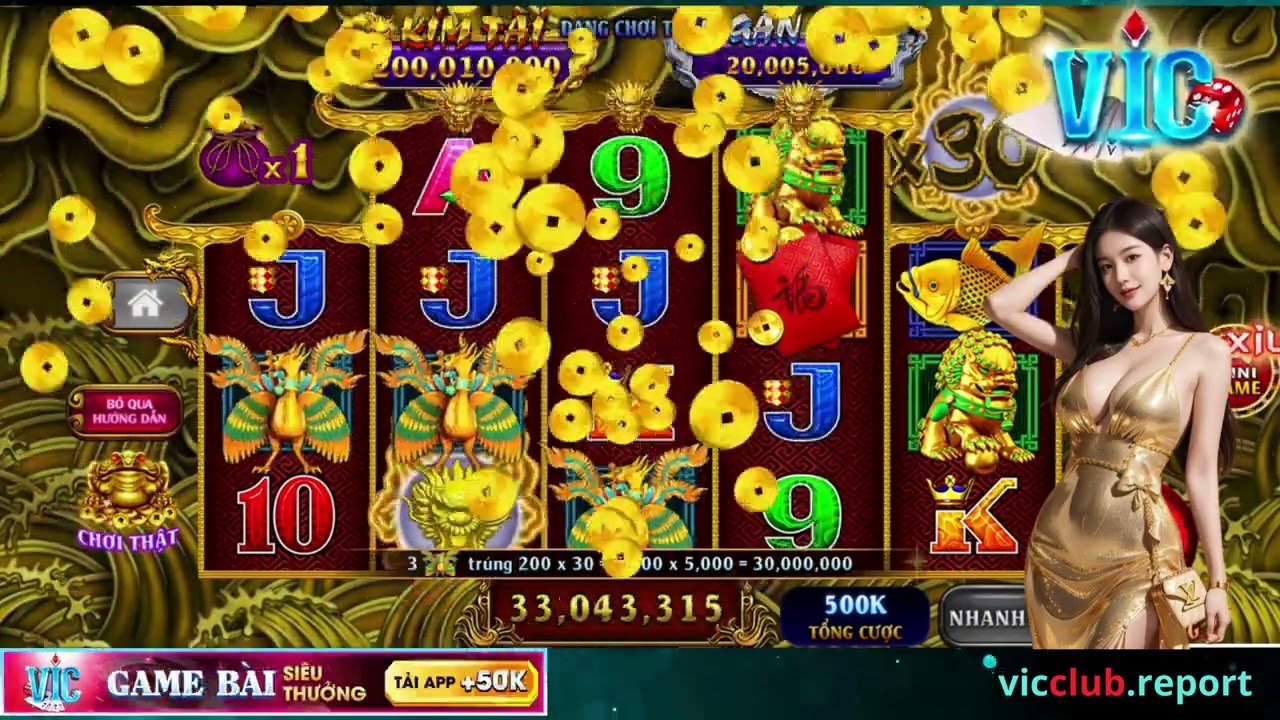Select the purple lucky bag x1 icon
The image size is (1280, 720).
[234, 158]
